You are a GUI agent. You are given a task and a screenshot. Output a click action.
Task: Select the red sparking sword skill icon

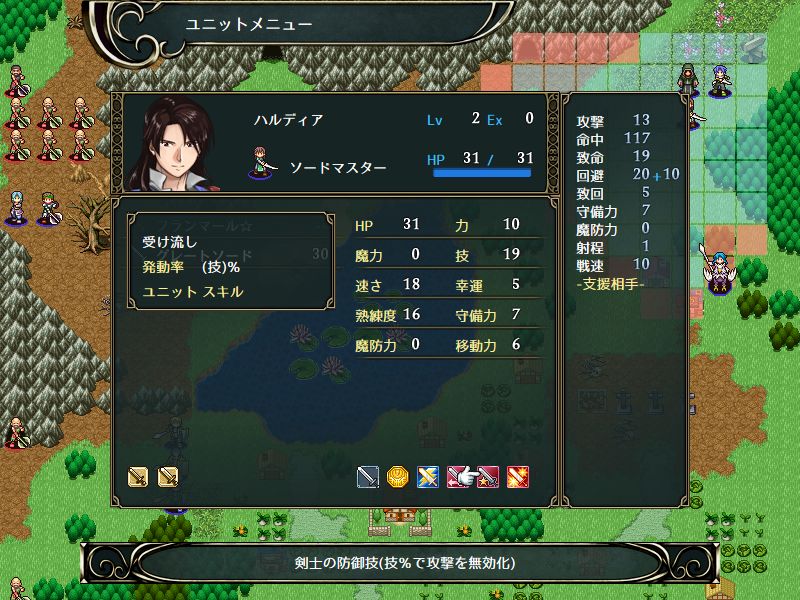[519, 477]
